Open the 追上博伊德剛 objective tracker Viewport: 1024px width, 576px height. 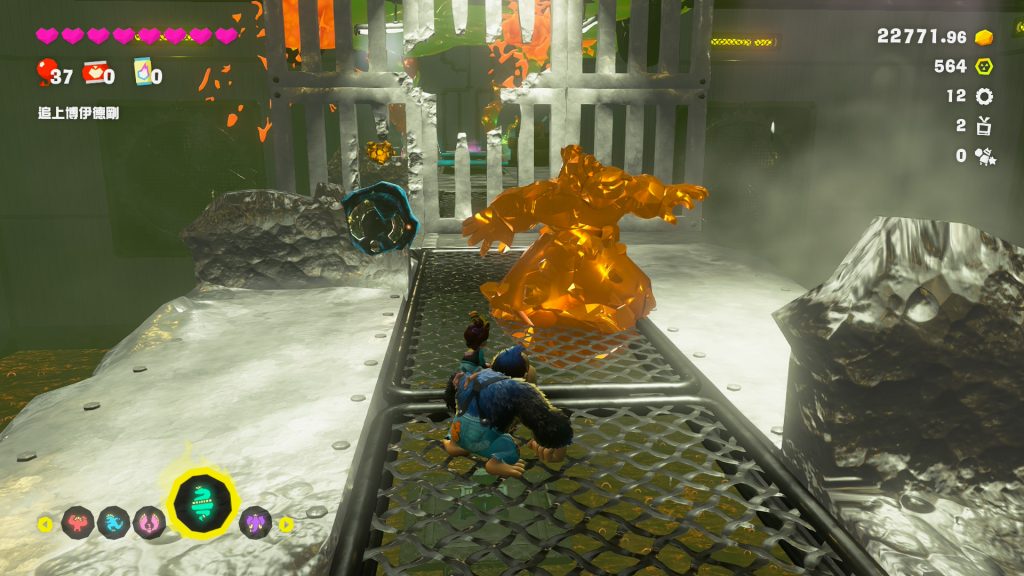[x=79, y=113]
